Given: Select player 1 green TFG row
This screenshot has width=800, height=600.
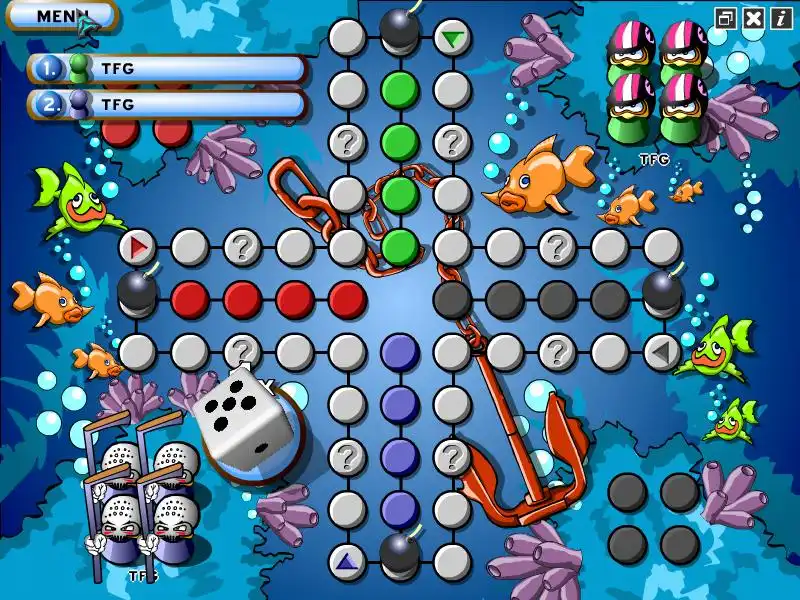Looking at the screenshot, I should click(x=167, y=69).
